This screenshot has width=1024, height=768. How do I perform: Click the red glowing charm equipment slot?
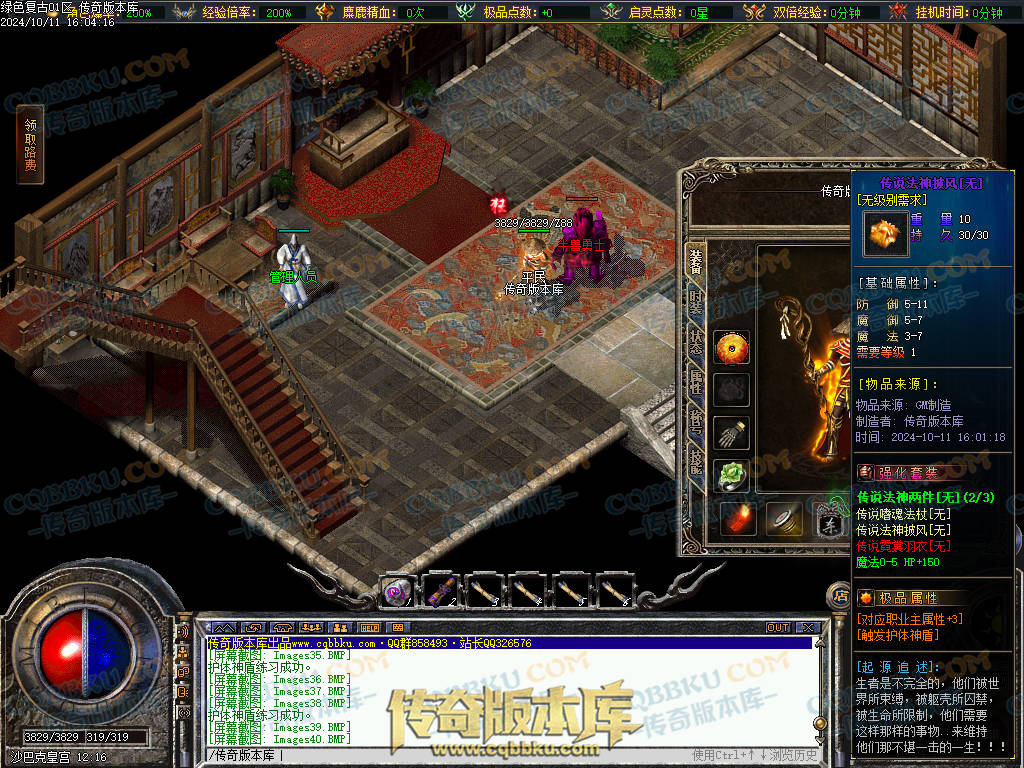[738, 518]
